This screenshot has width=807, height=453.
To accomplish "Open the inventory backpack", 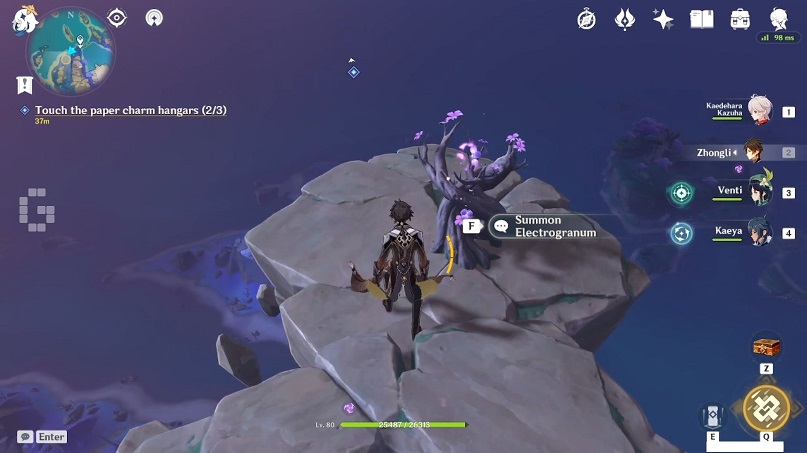I will click(740, 18).
